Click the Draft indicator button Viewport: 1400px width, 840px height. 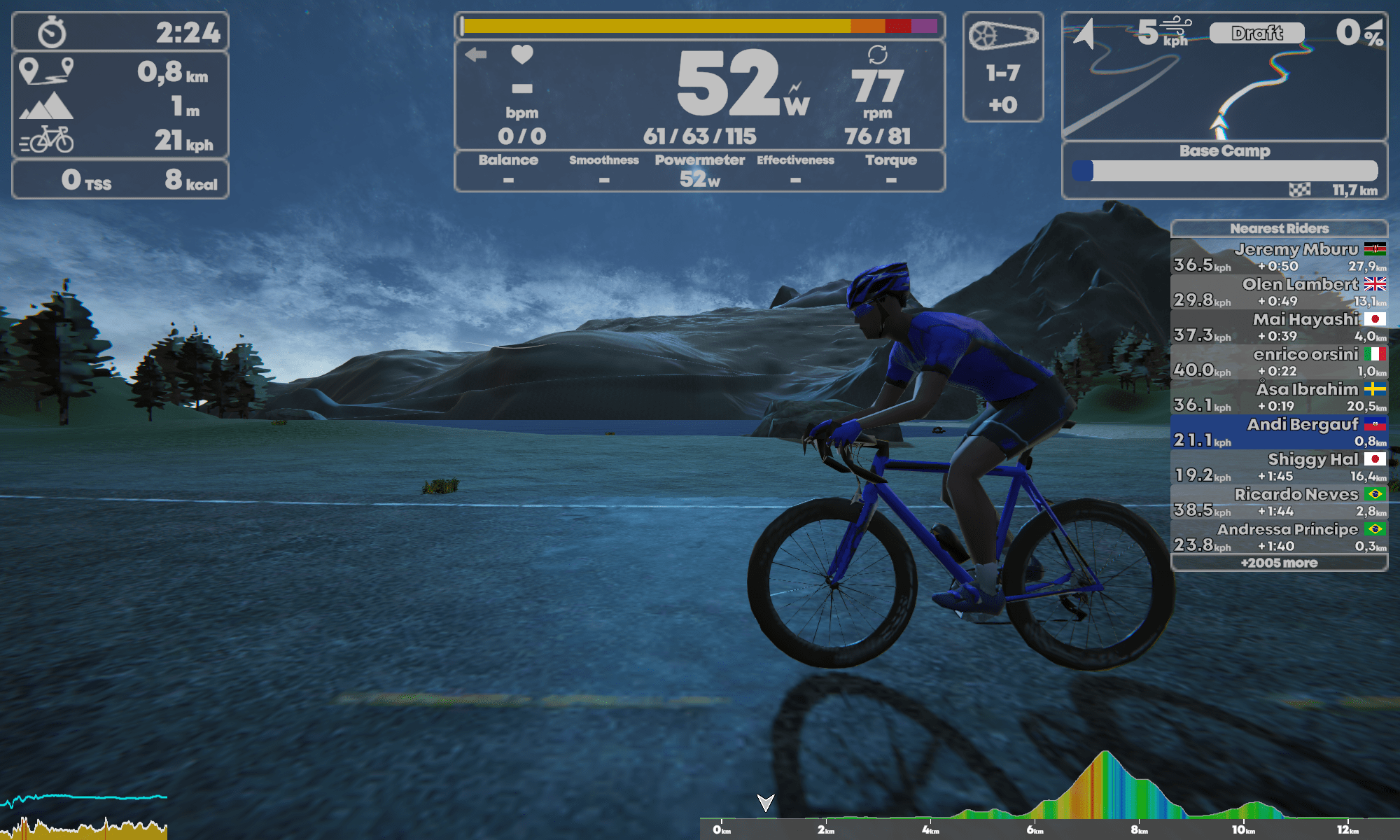(x=1256, y=33)
